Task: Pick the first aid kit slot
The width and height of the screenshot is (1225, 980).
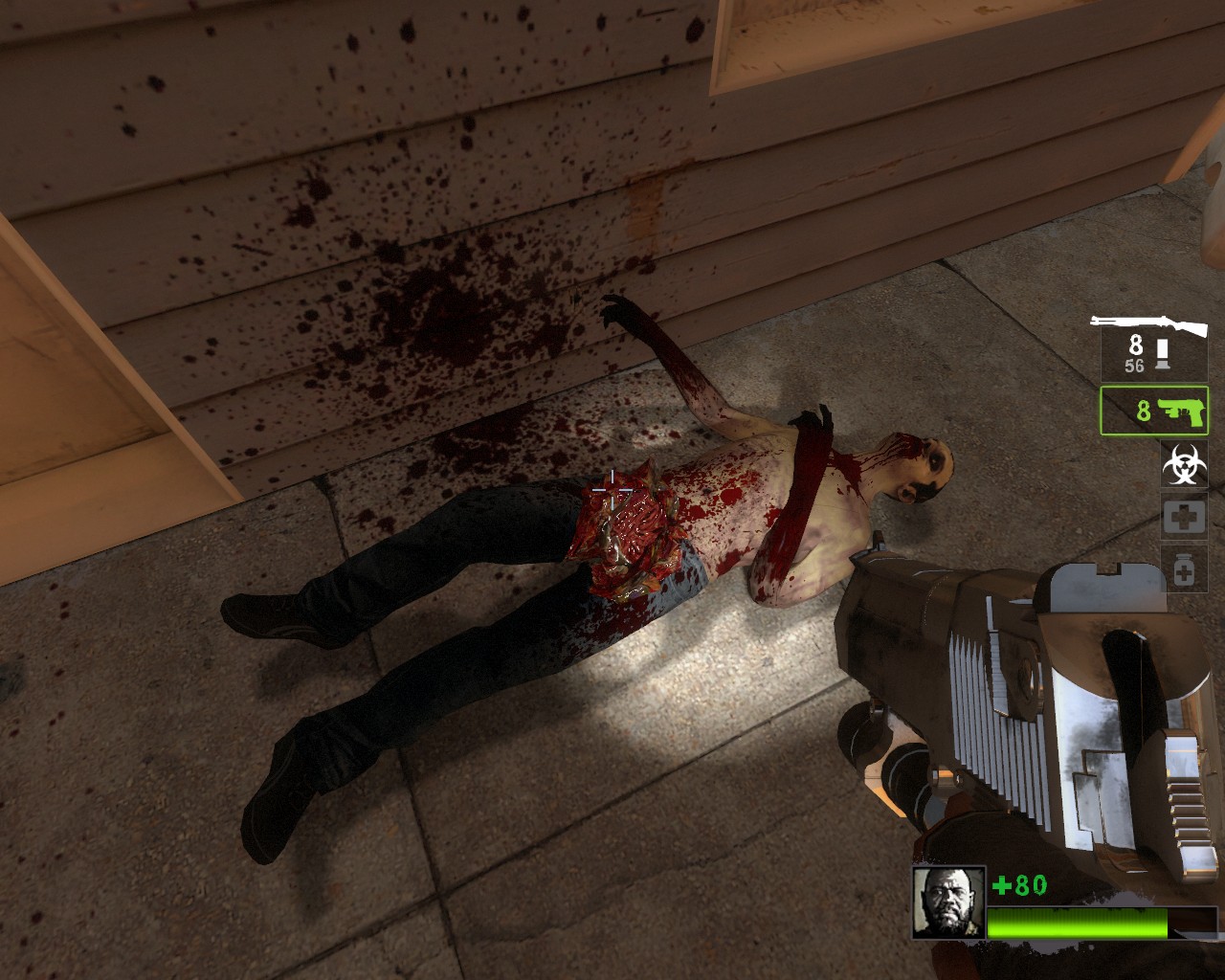Action: click(1184, 518)
